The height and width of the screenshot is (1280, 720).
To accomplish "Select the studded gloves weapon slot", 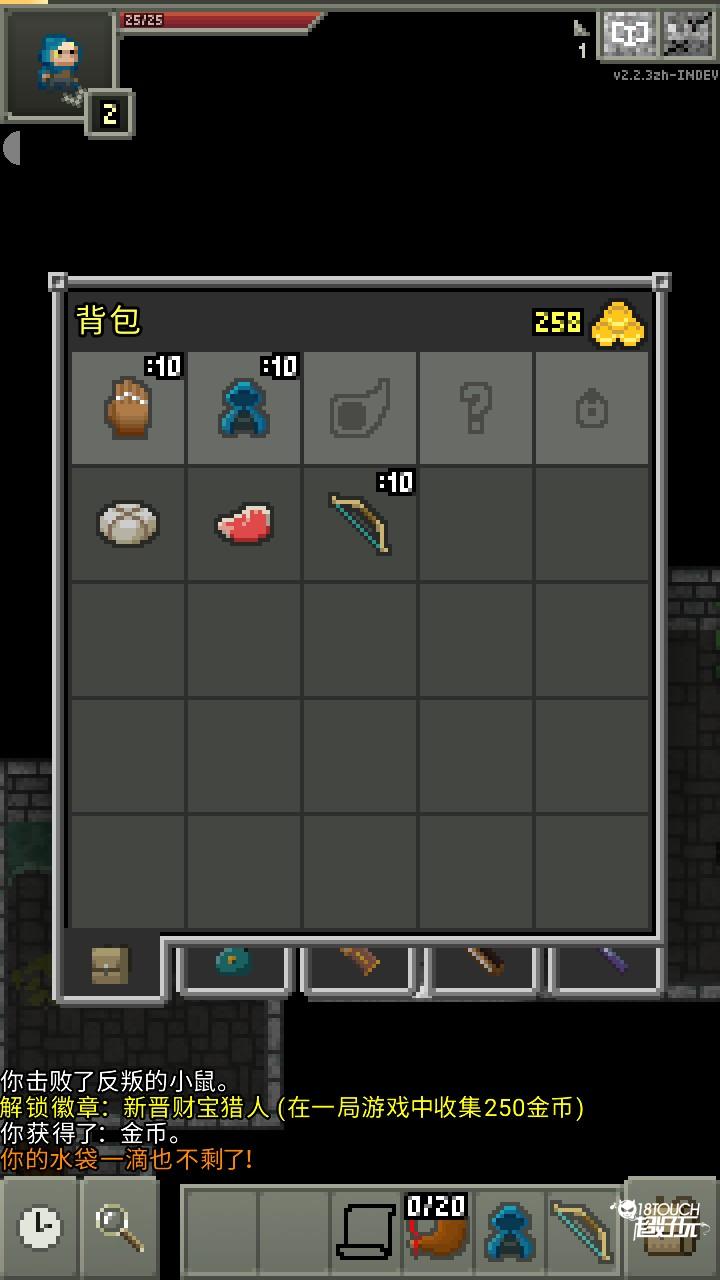I will tap(129, 407).
